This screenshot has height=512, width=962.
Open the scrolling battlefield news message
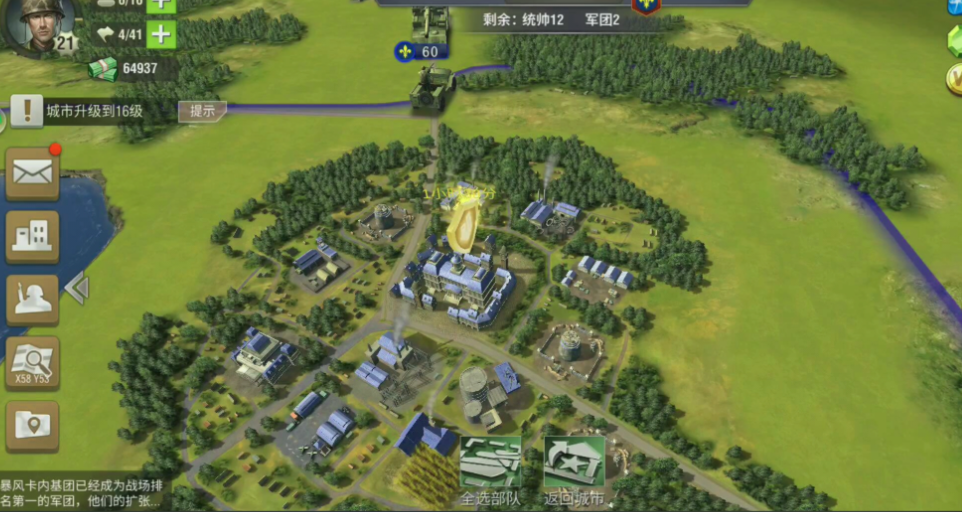click(x=85, y=492)
